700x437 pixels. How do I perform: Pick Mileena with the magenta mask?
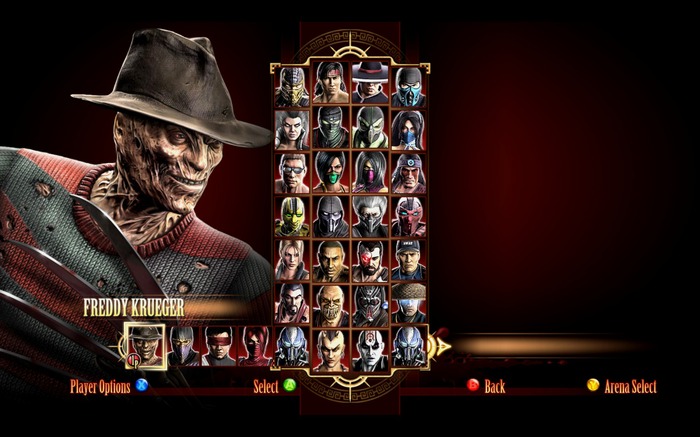tap(370, 172)
